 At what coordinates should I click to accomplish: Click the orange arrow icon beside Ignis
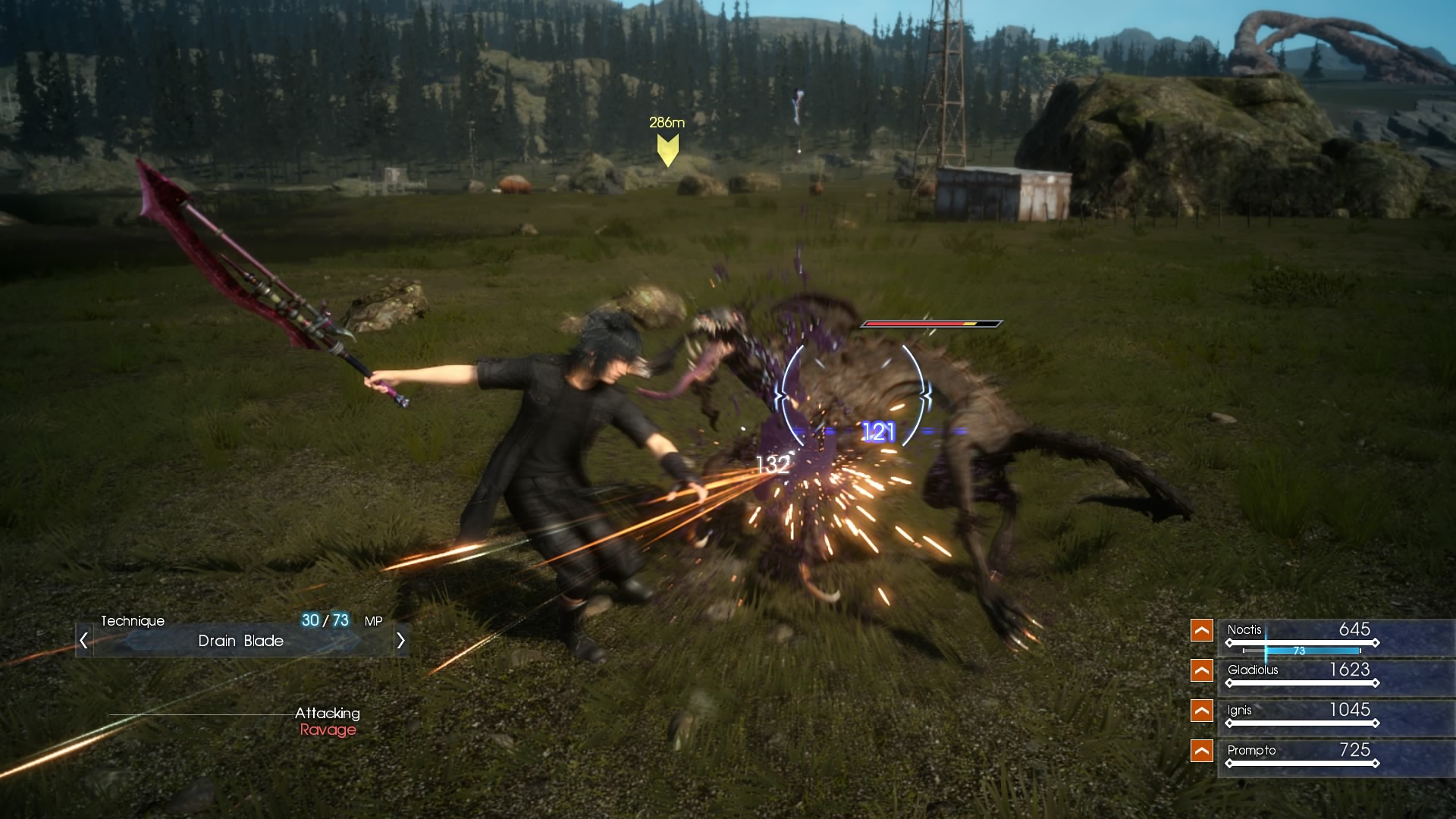click(x=1202, y=711)
